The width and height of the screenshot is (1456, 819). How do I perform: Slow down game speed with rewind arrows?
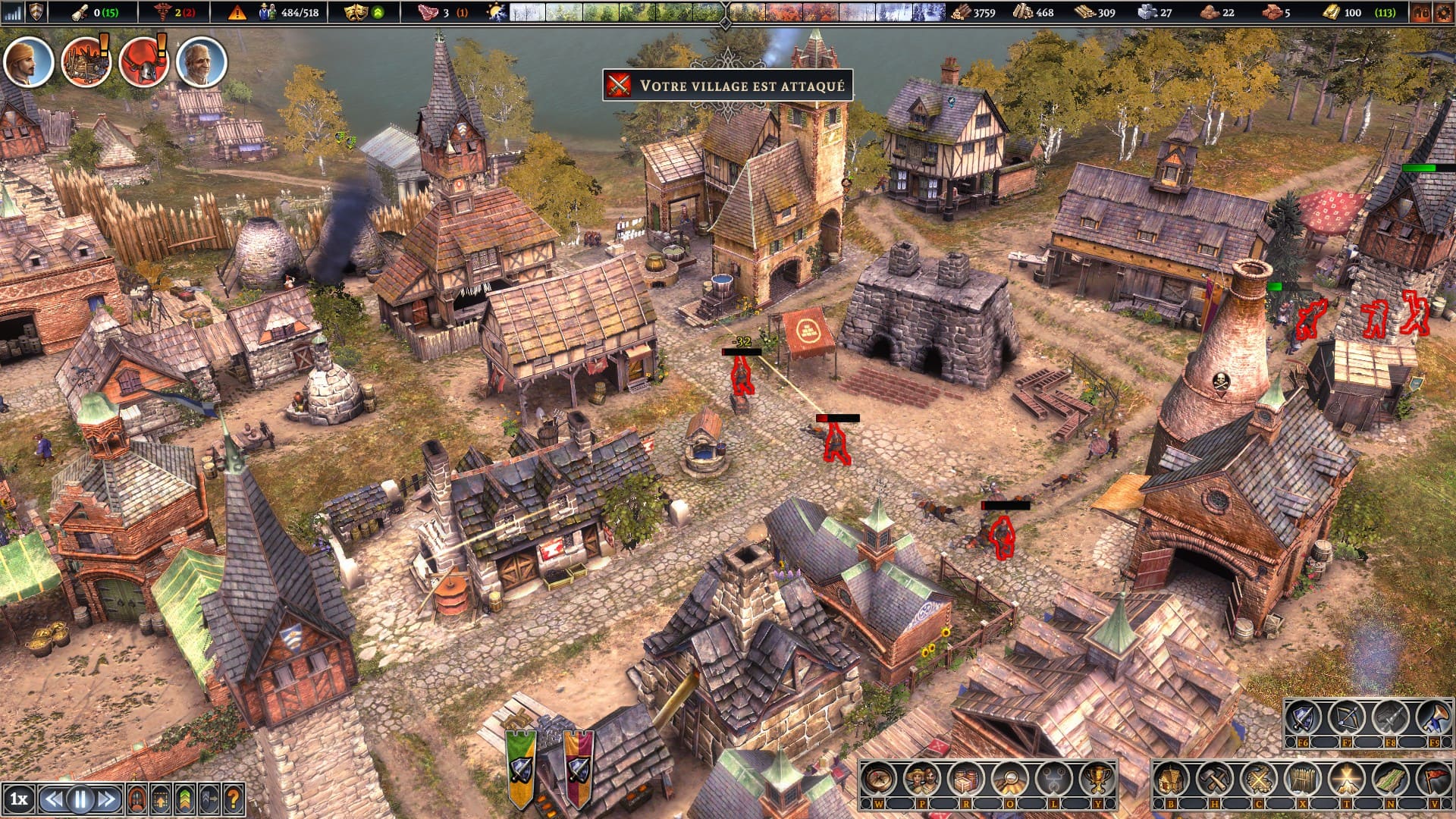click(x=53, y=799)
